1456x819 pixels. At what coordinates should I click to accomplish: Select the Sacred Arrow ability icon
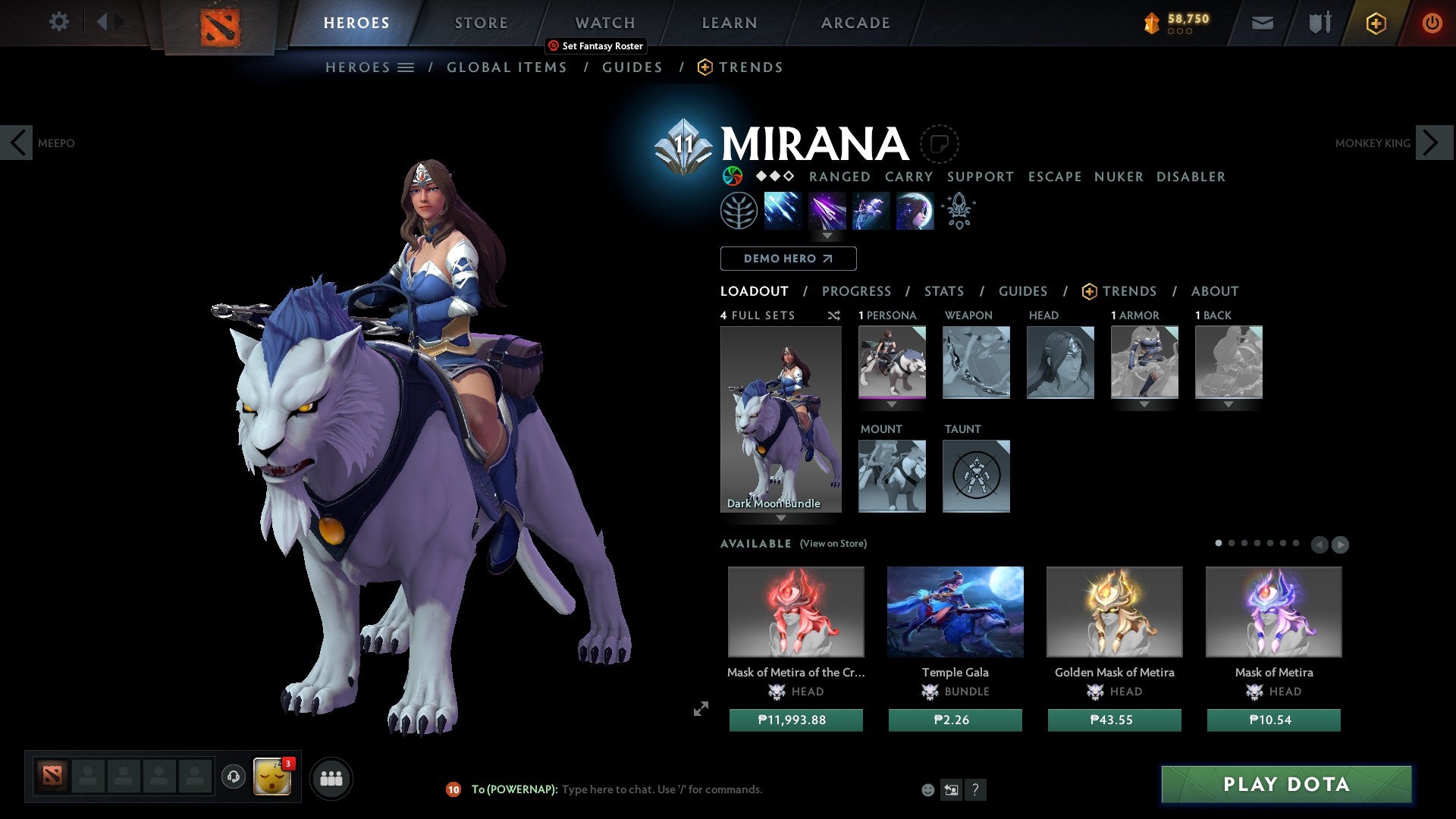(827, 210)
